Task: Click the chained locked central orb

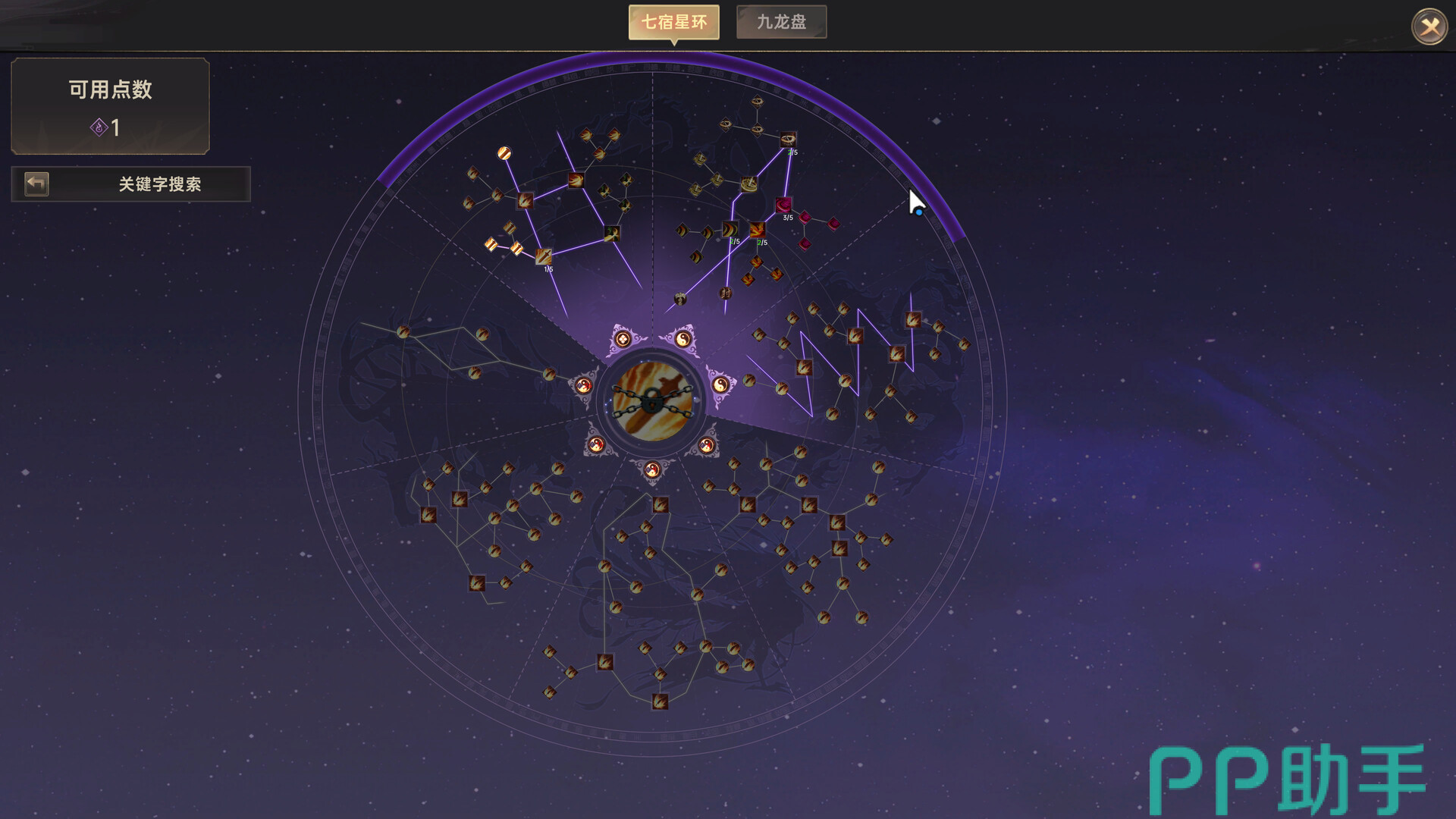Action: point(652,401)
